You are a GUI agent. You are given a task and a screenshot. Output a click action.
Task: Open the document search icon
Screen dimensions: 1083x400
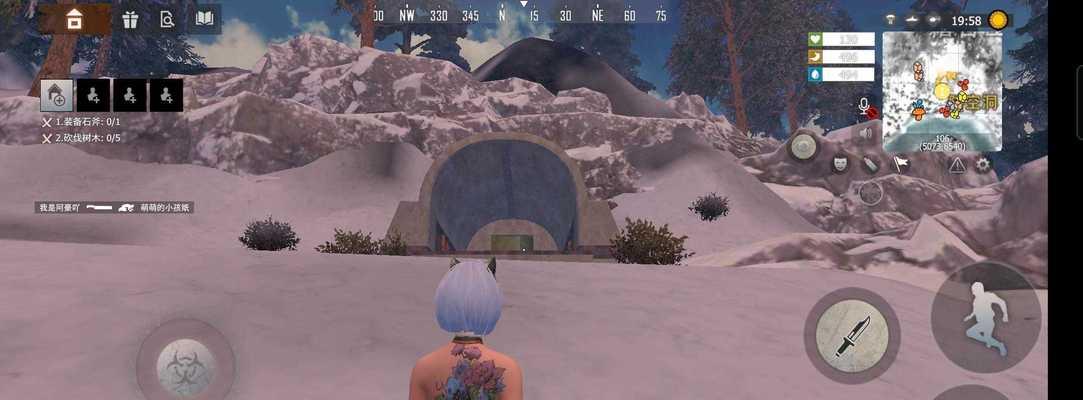click(167, 19)
